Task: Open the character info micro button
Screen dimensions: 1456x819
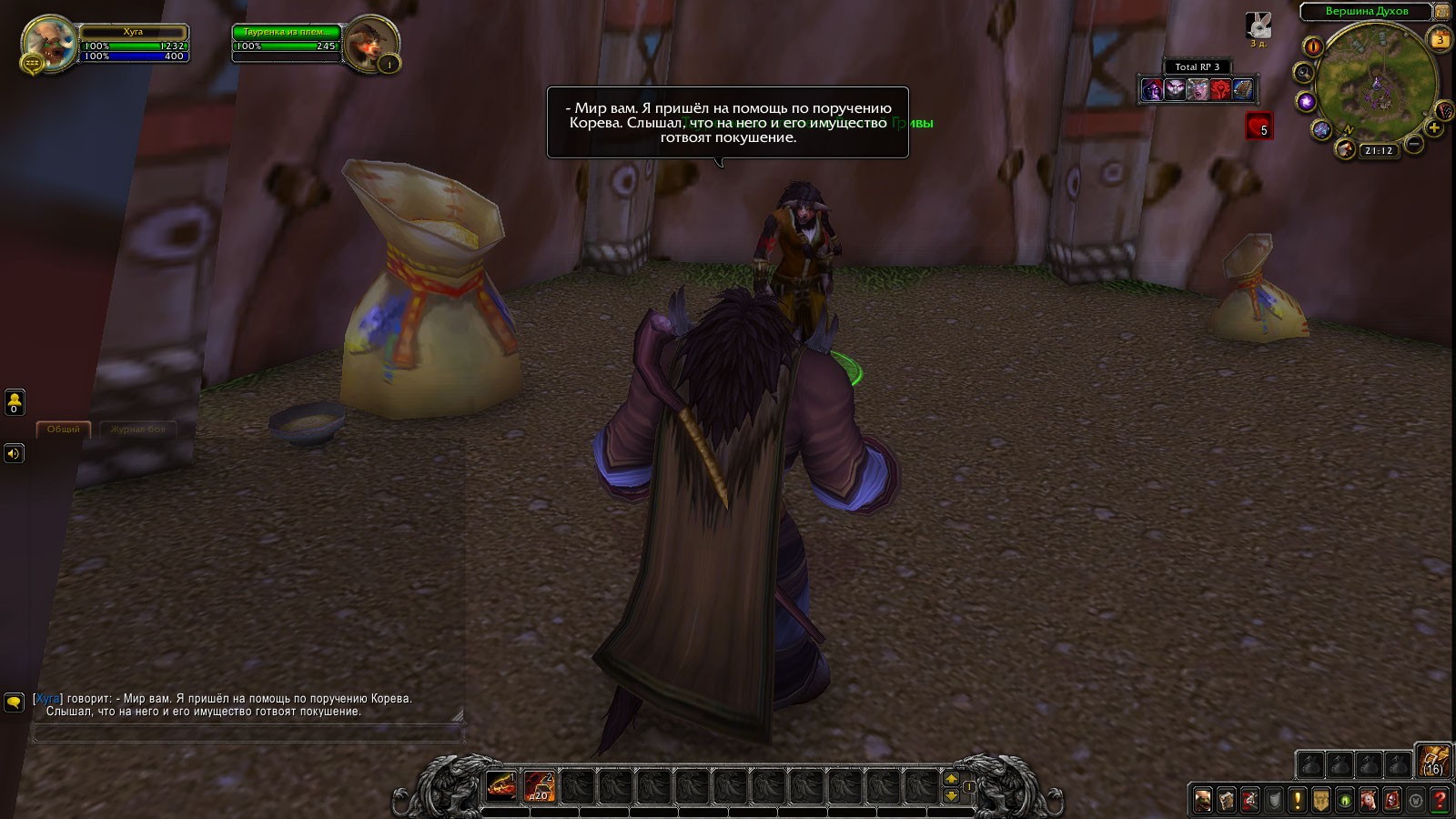Action: [1203, 800]
